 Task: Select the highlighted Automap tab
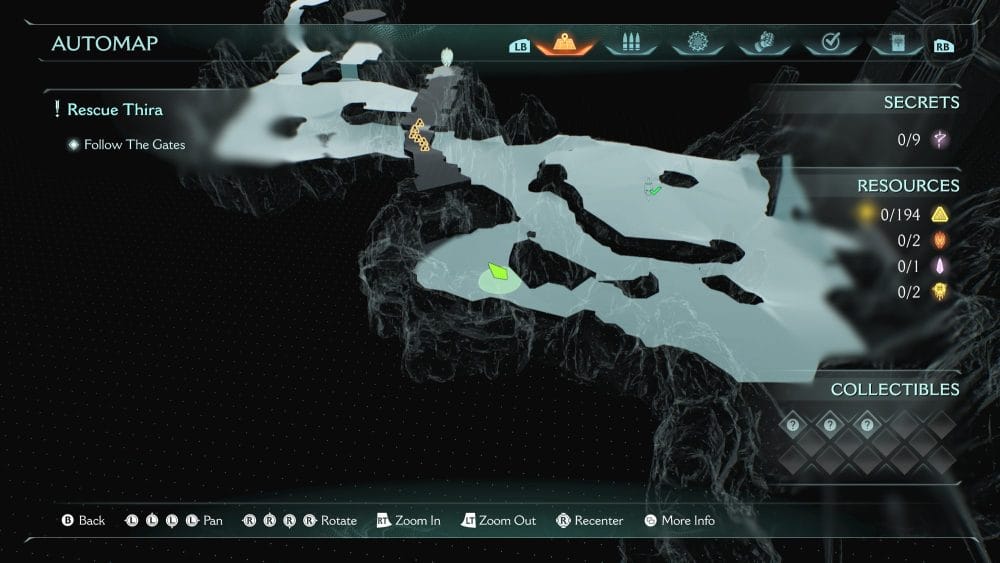(x=565, y=45)
